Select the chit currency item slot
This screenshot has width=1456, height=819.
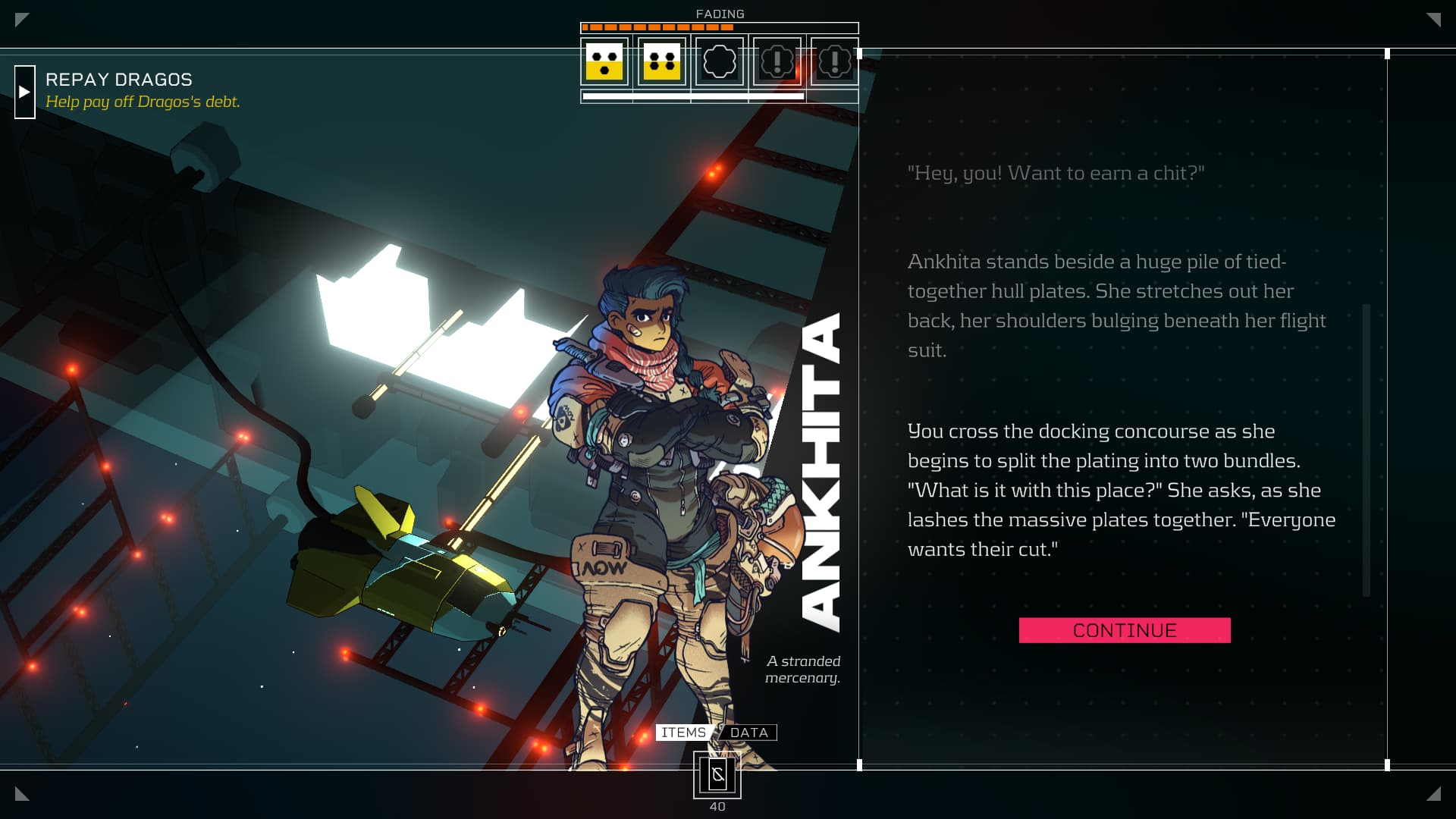pos(717,775)
